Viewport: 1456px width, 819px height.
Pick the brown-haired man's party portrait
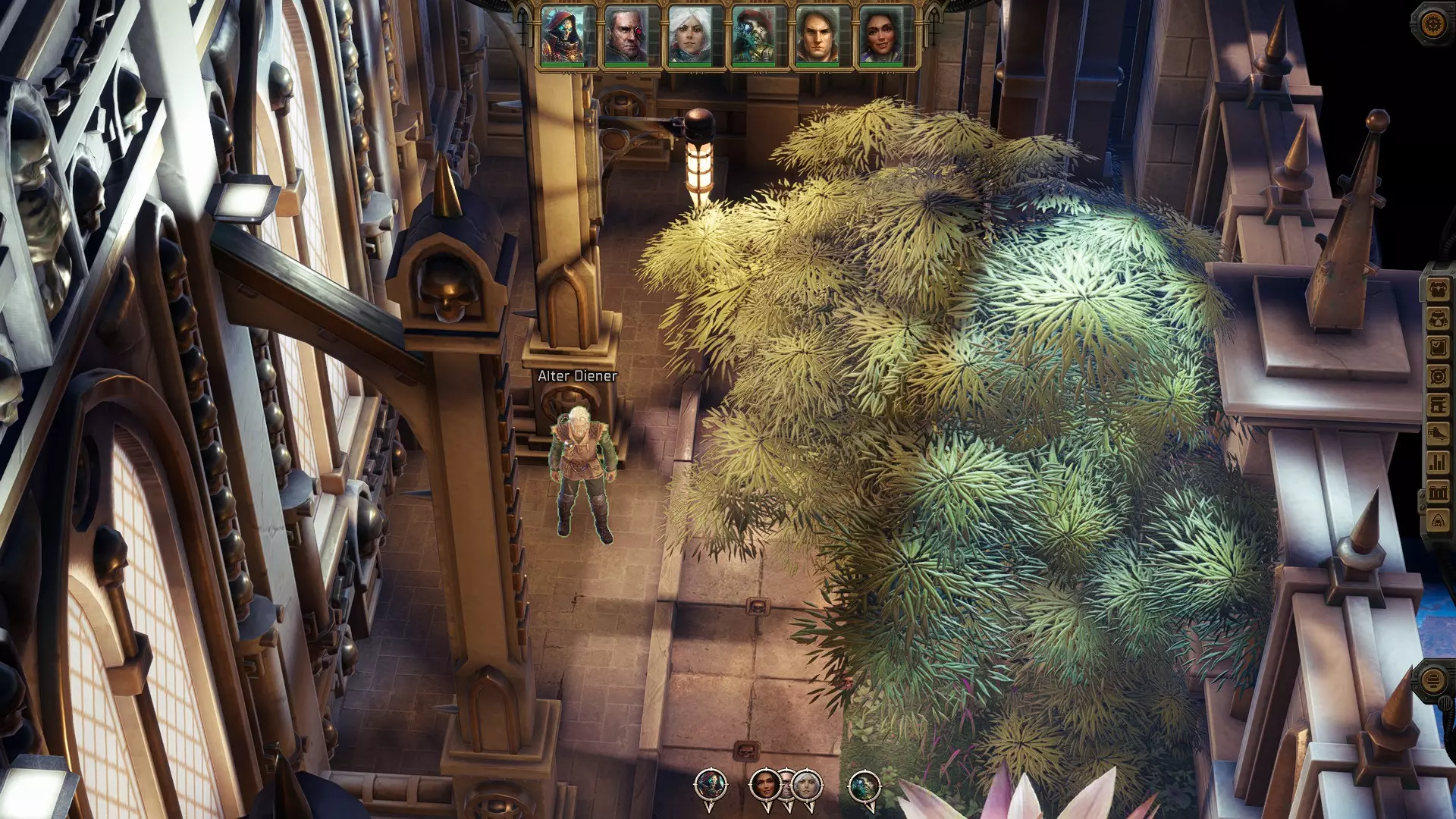[x=817, y=36]
